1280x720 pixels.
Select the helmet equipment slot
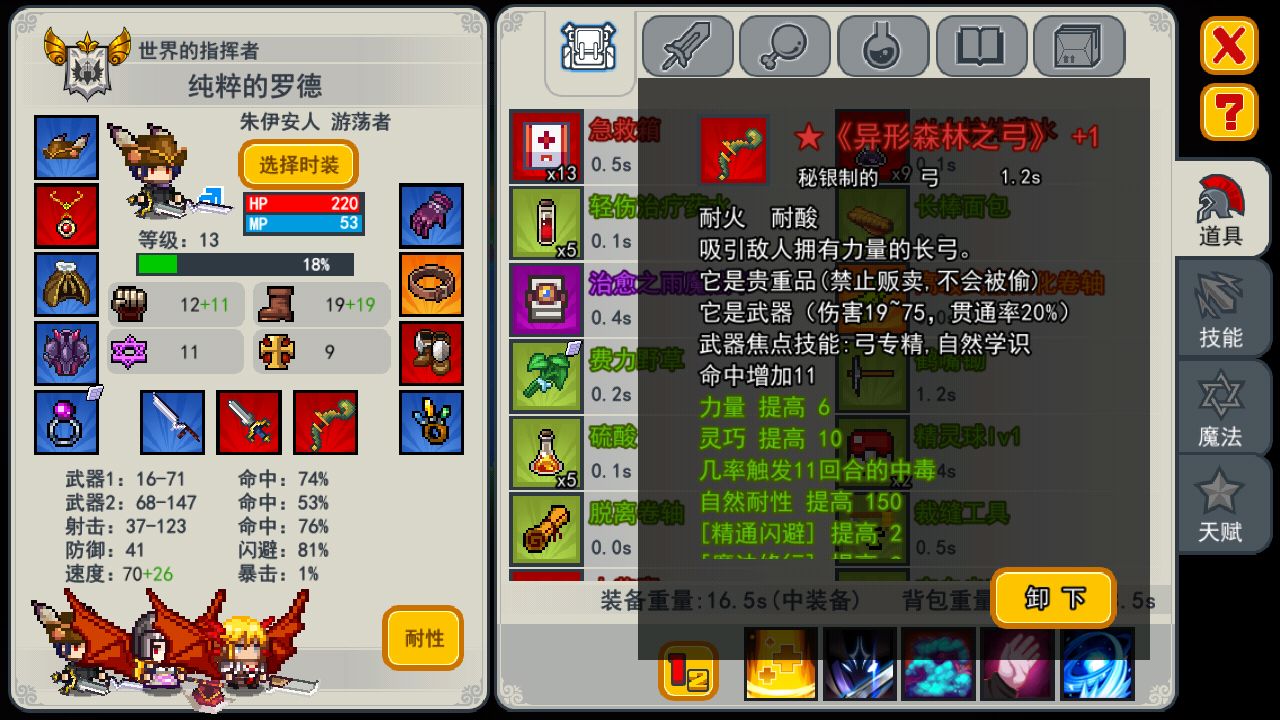tap(66, 147)
